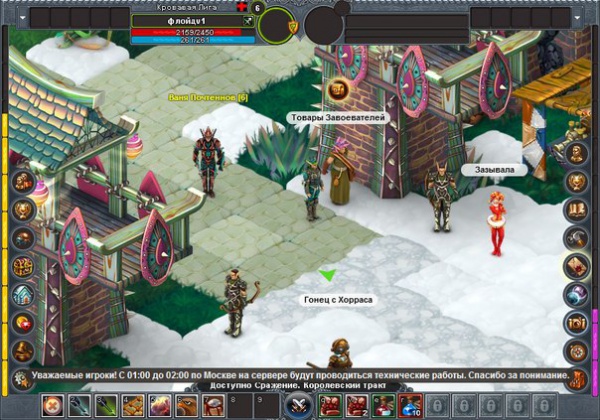Select the level 6 badge beside the portrait
Image resolution: width=600 pixels, height=420 pixels.
(258, 8)
